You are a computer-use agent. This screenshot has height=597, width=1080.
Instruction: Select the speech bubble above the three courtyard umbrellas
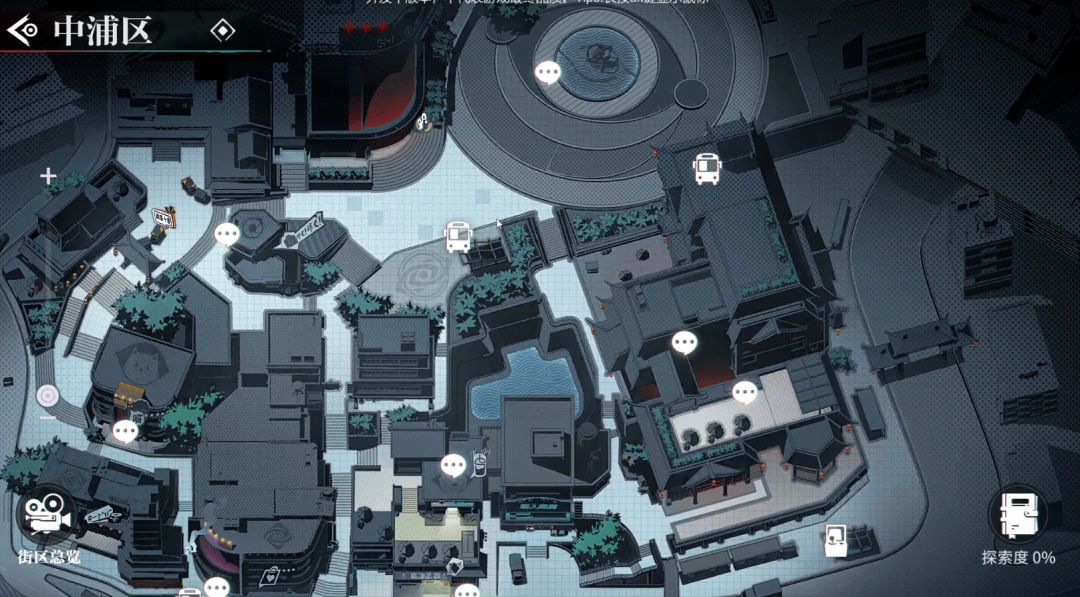pos(745,392)
